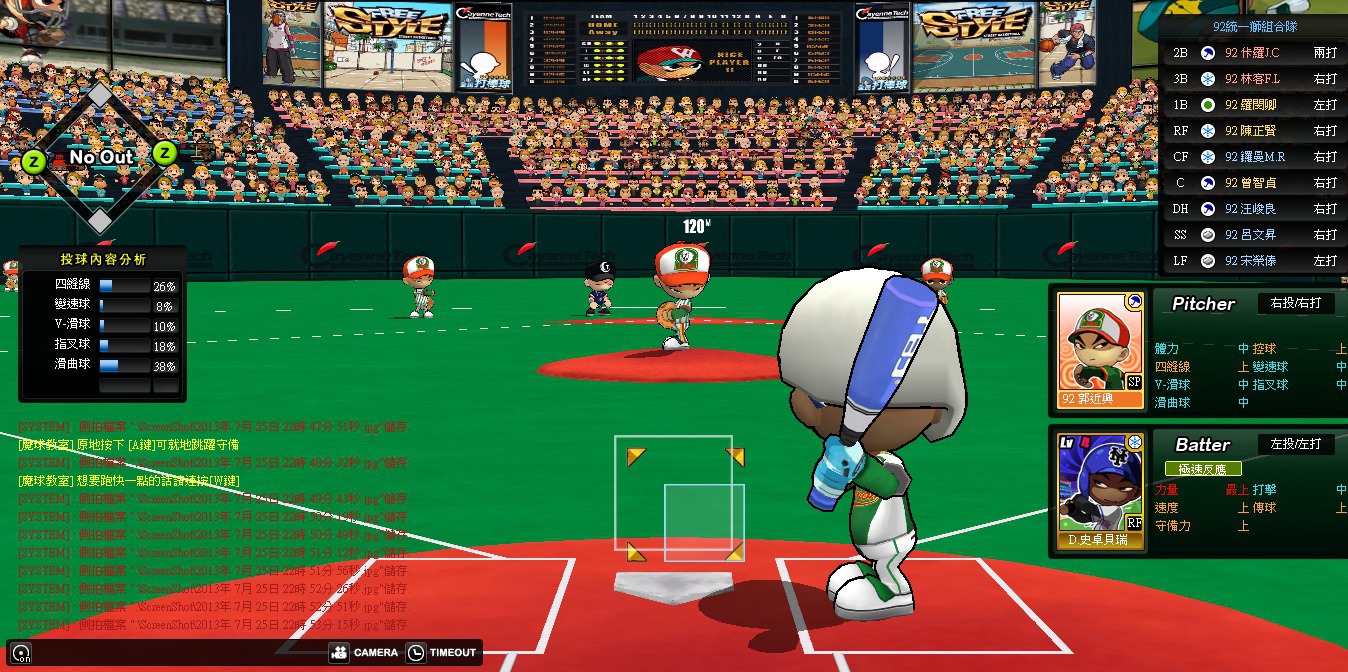1348x672 pixels.
Task: Click the 滑曲球 pitch row in analysis
Action: click(x=102, y=365)
